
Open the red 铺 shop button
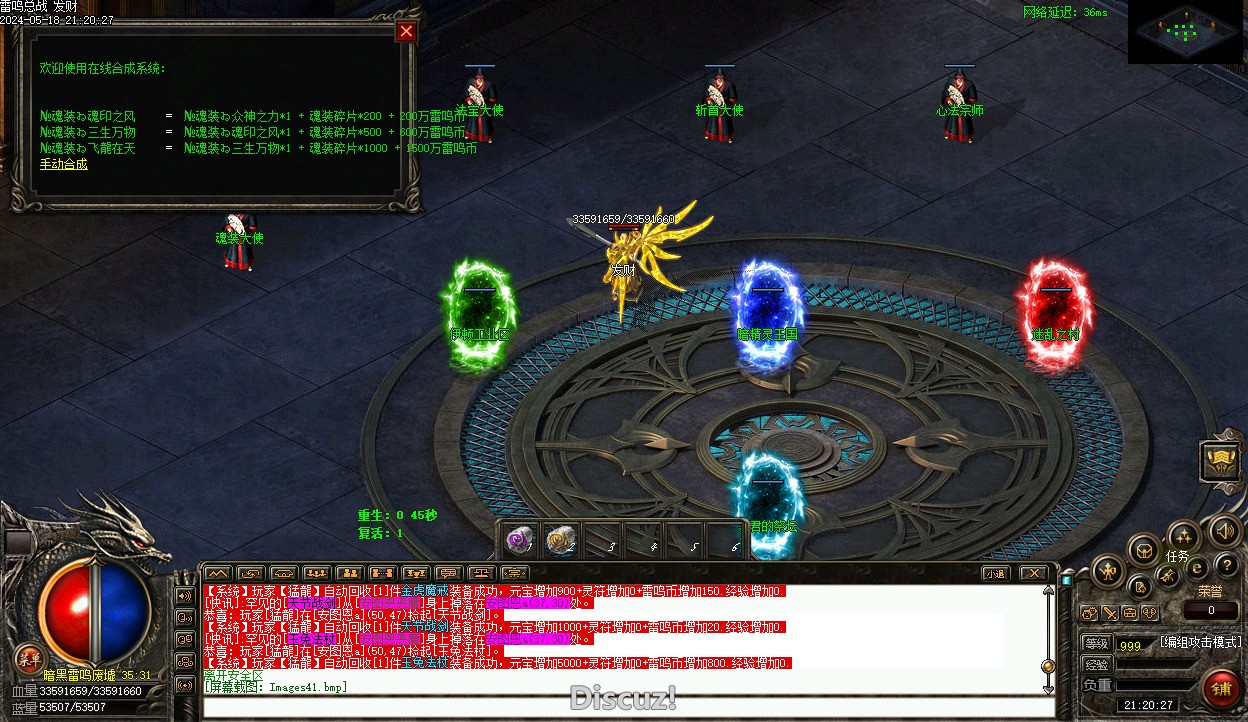pos(1220,689)
